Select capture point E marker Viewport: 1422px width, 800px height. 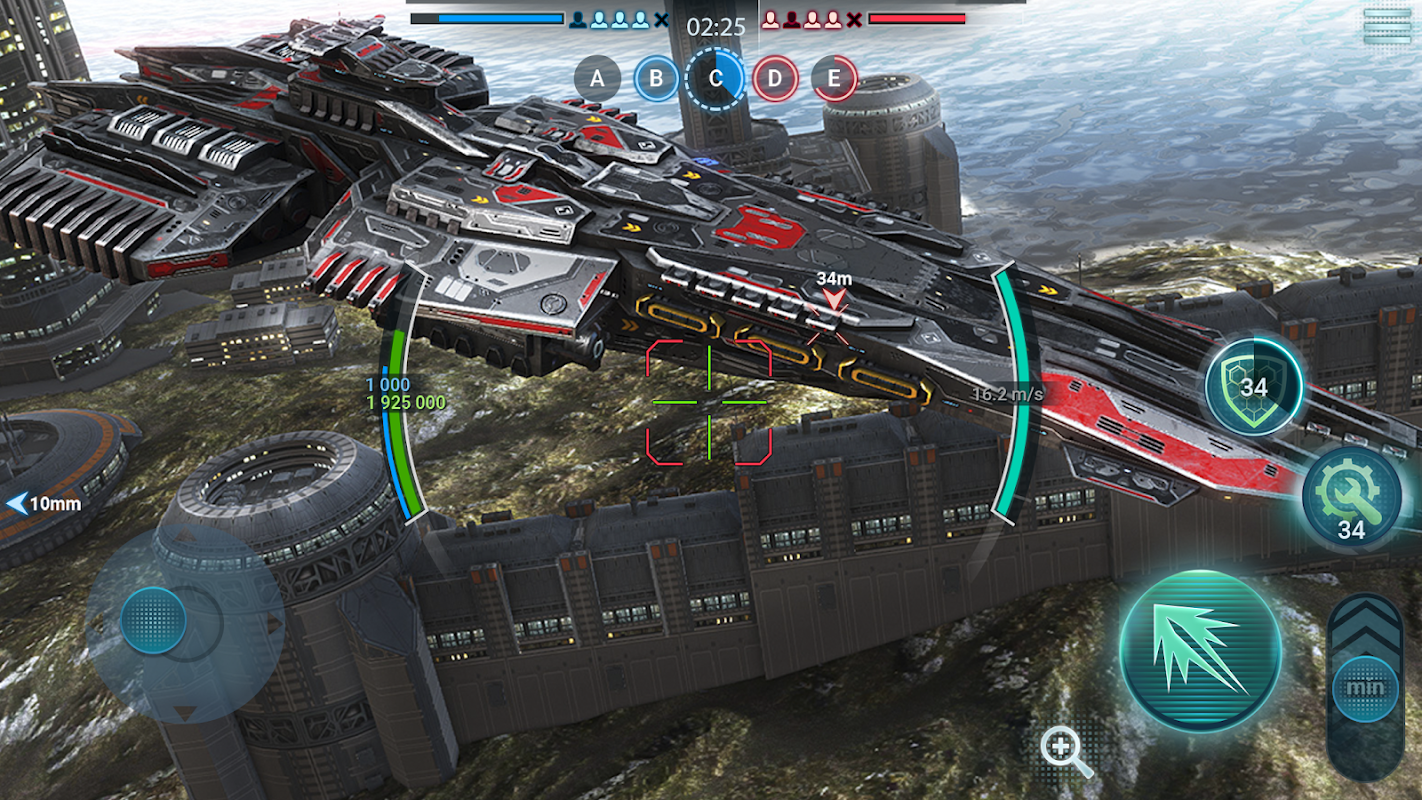[x=834, y=78]
